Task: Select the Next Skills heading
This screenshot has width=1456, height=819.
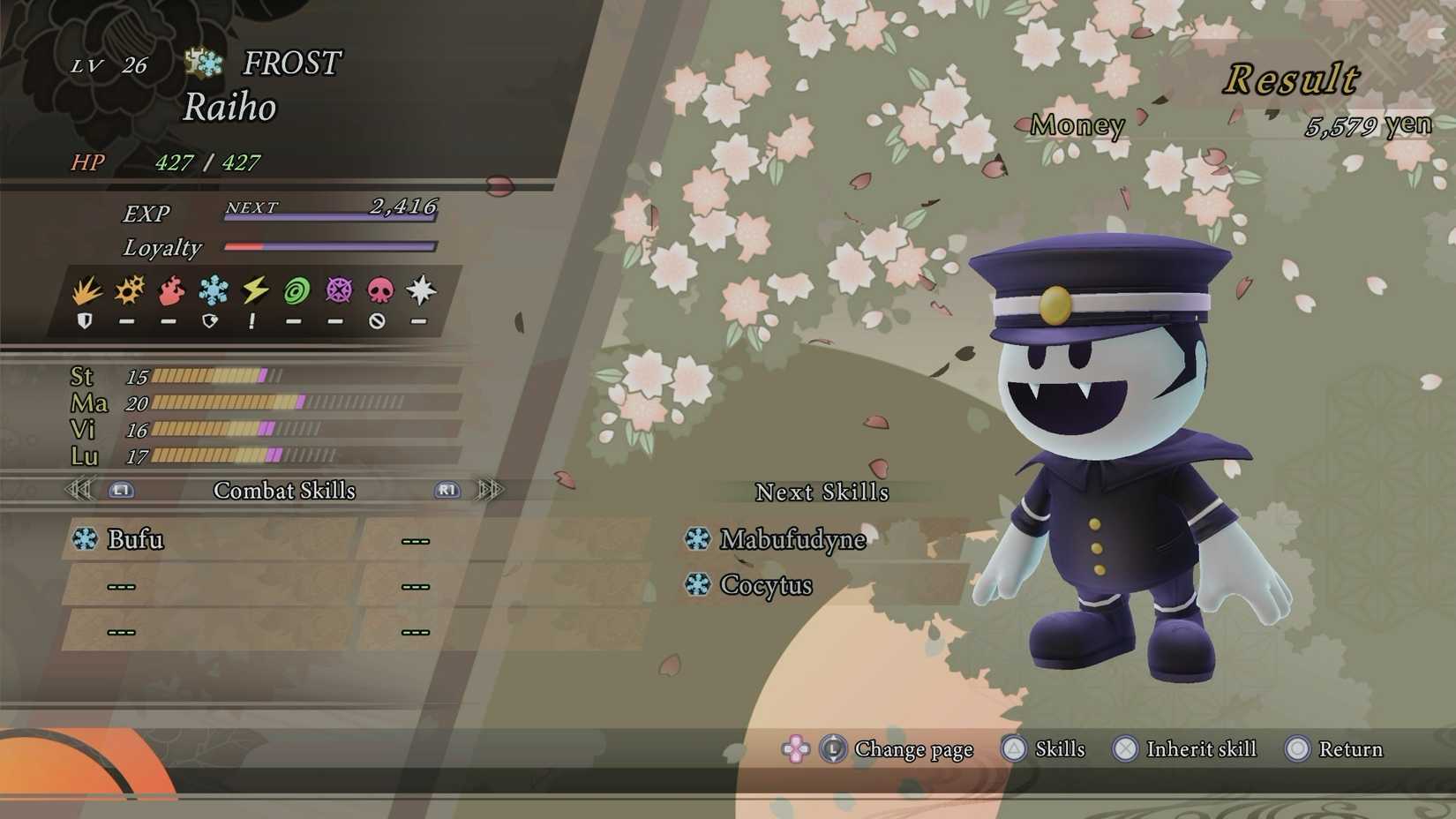Action: click(823, 492)
